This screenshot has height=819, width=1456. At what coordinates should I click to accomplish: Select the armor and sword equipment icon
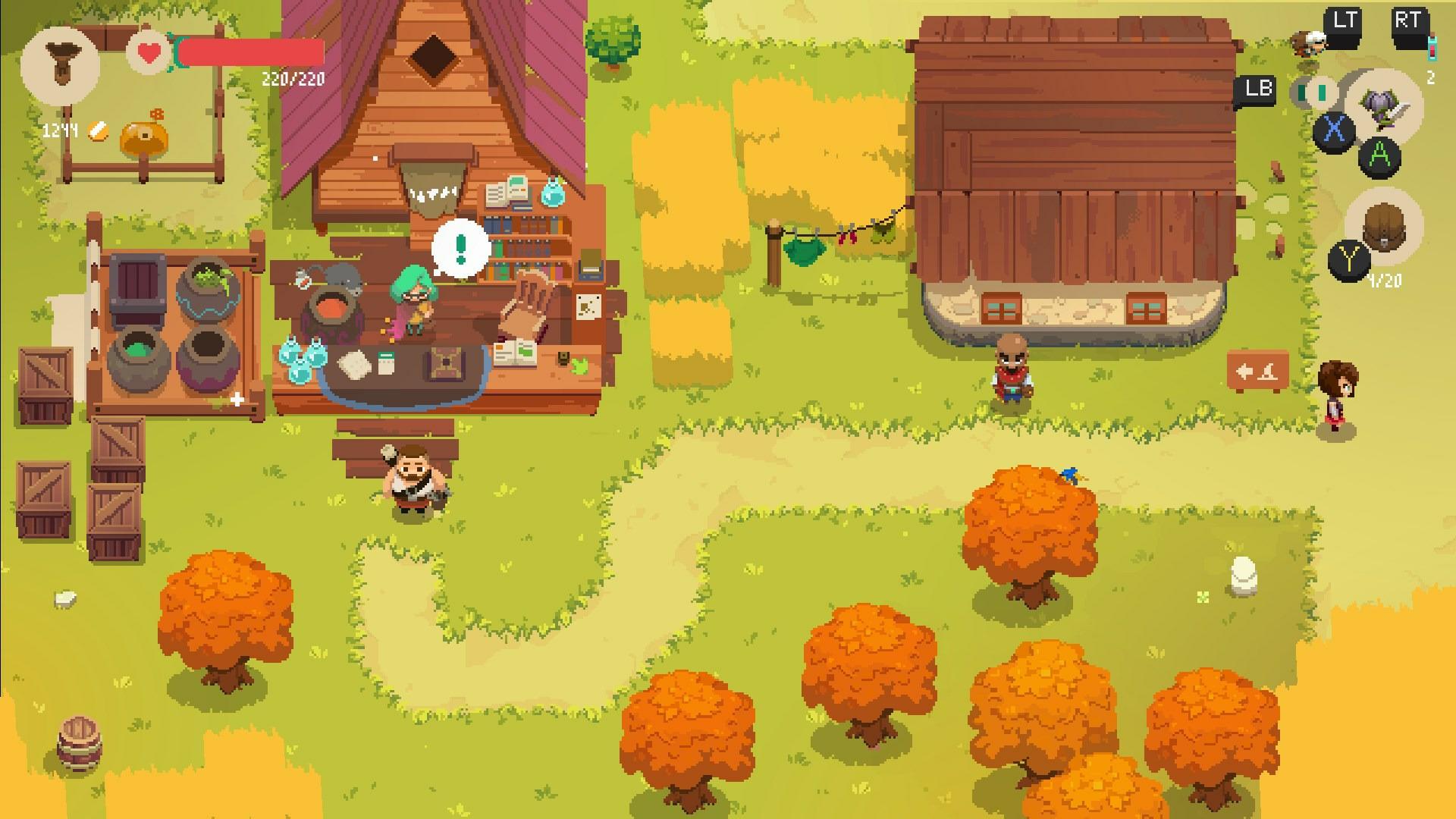click(1382, 111)
